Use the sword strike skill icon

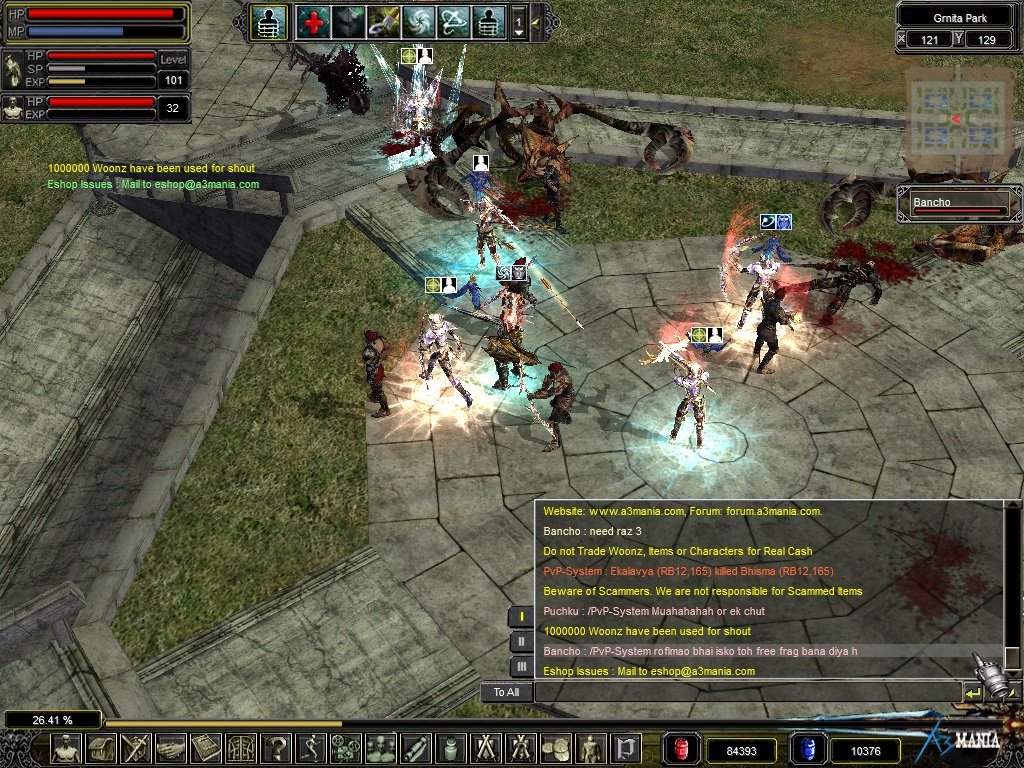[383, 22]
